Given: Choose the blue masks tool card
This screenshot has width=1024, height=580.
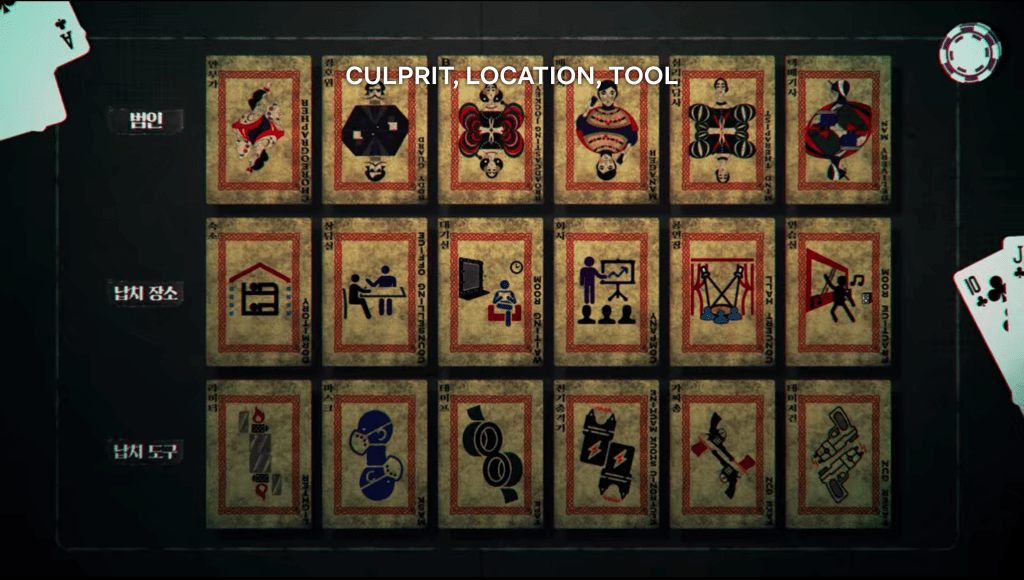Looking at the screenshot, I should pos(374,454).
